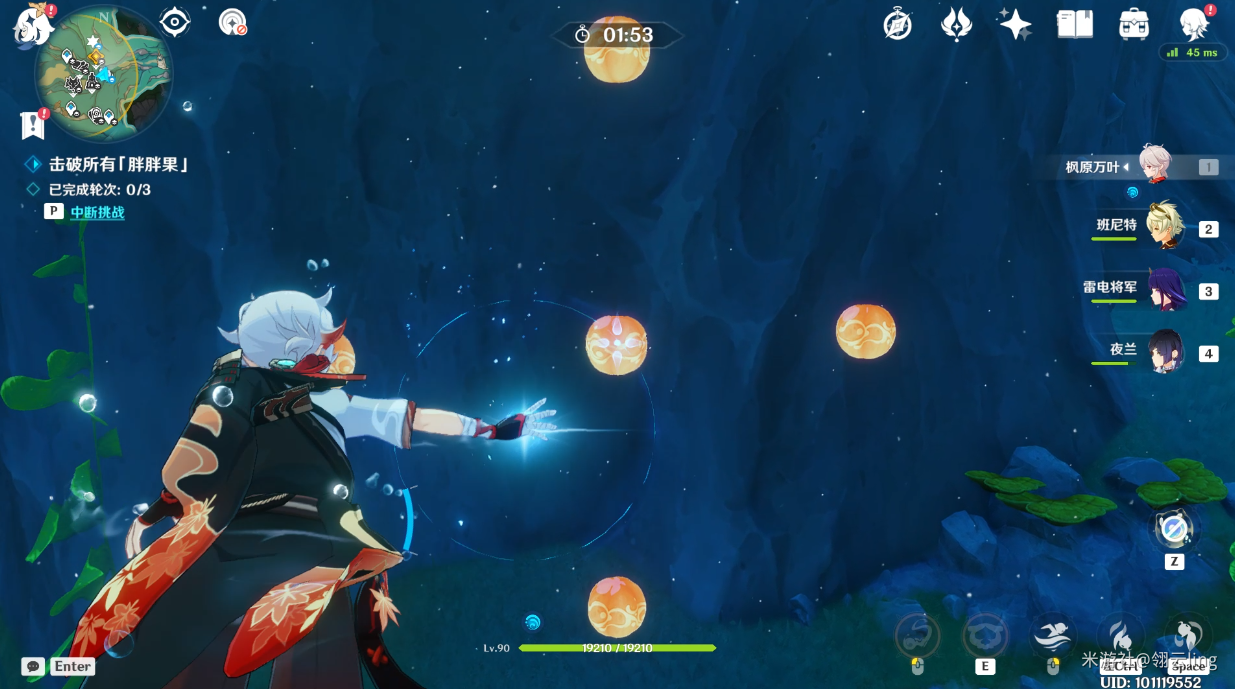Screen dimensions: 1235x689
Task: Open the Paimon menu icon
Action: click(x=33, y=25)
